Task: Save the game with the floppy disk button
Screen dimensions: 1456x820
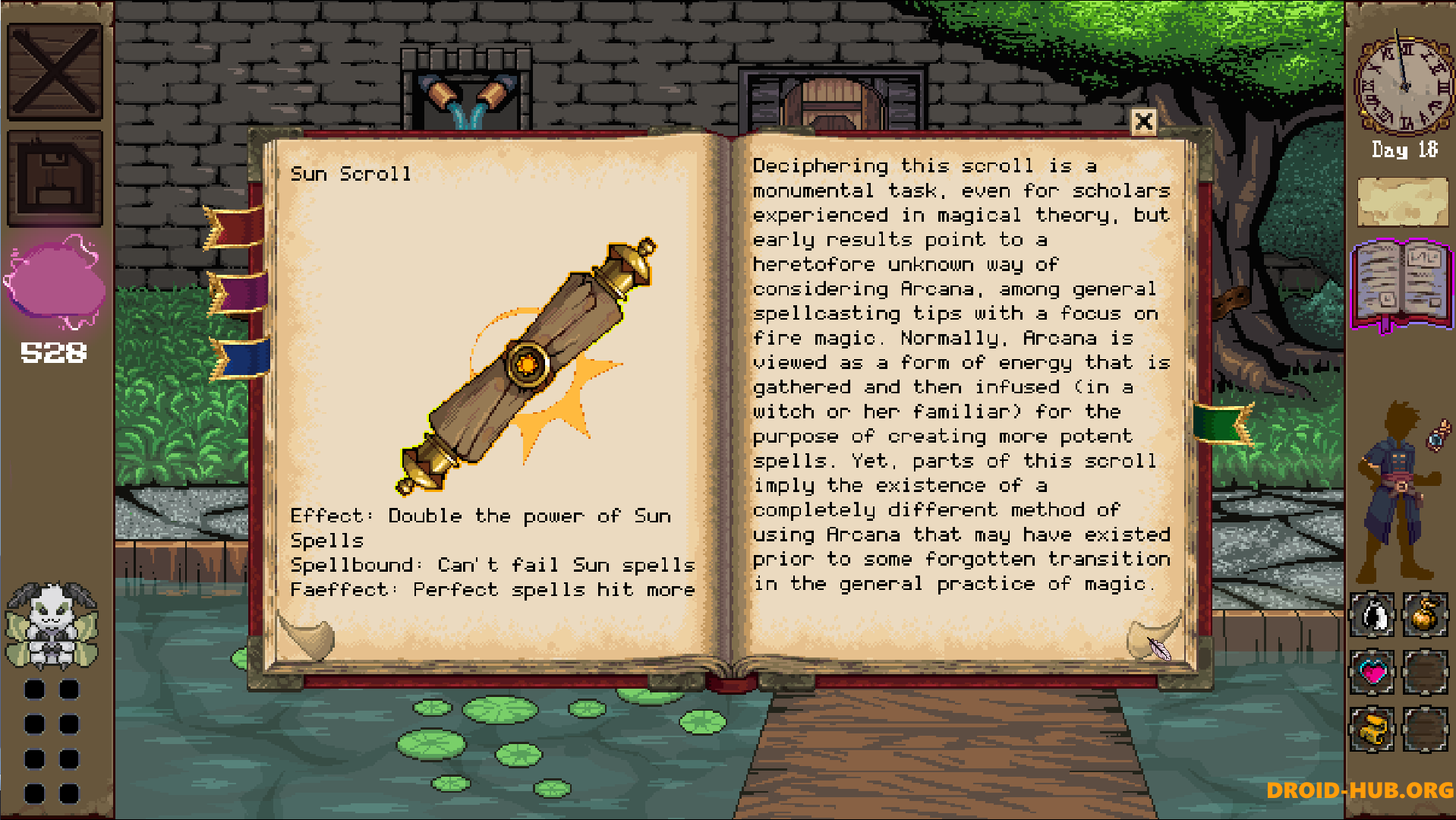Action: 55,178
